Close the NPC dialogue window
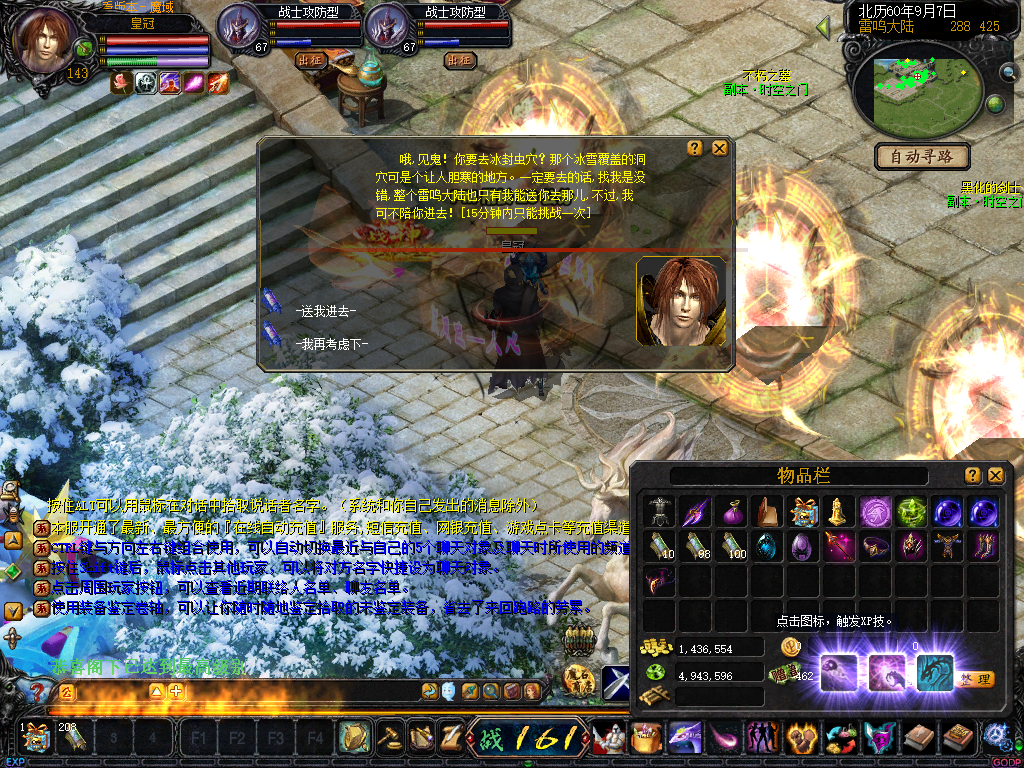This screenshot has width=1024, height=768. 719,148
